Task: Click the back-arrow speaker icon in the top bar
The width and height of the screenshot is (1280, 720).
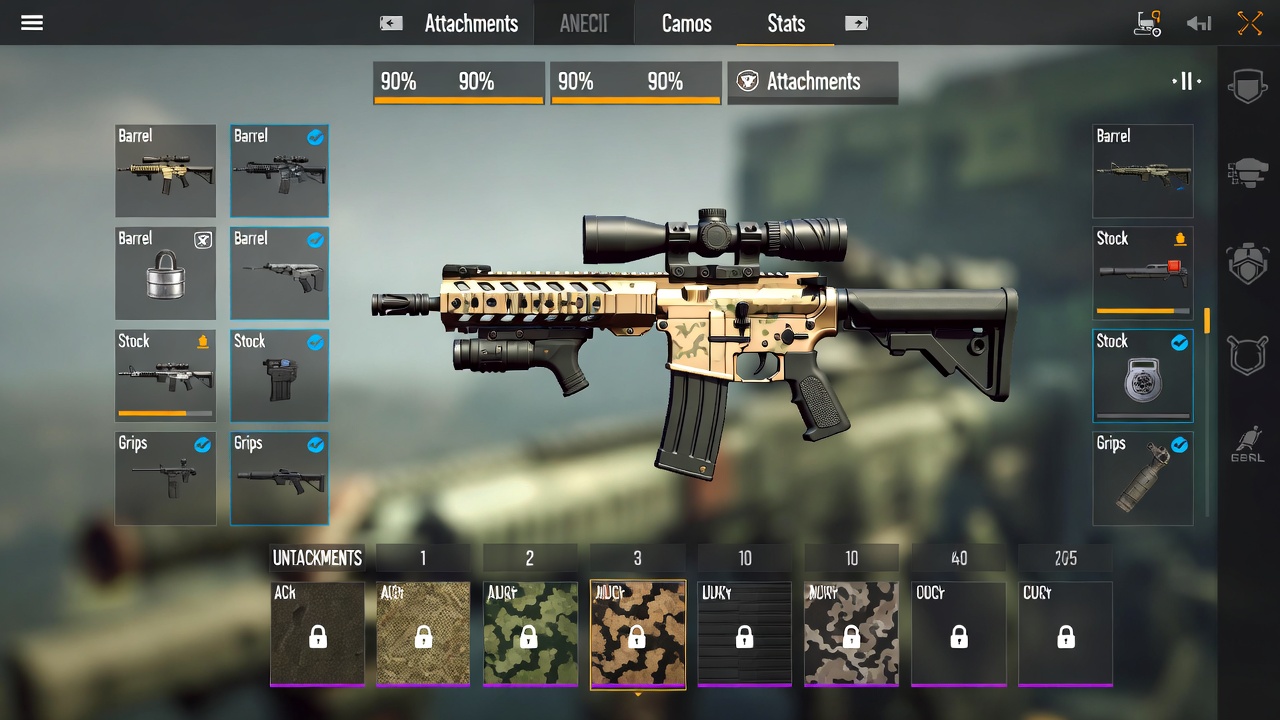Action: 1198,22
